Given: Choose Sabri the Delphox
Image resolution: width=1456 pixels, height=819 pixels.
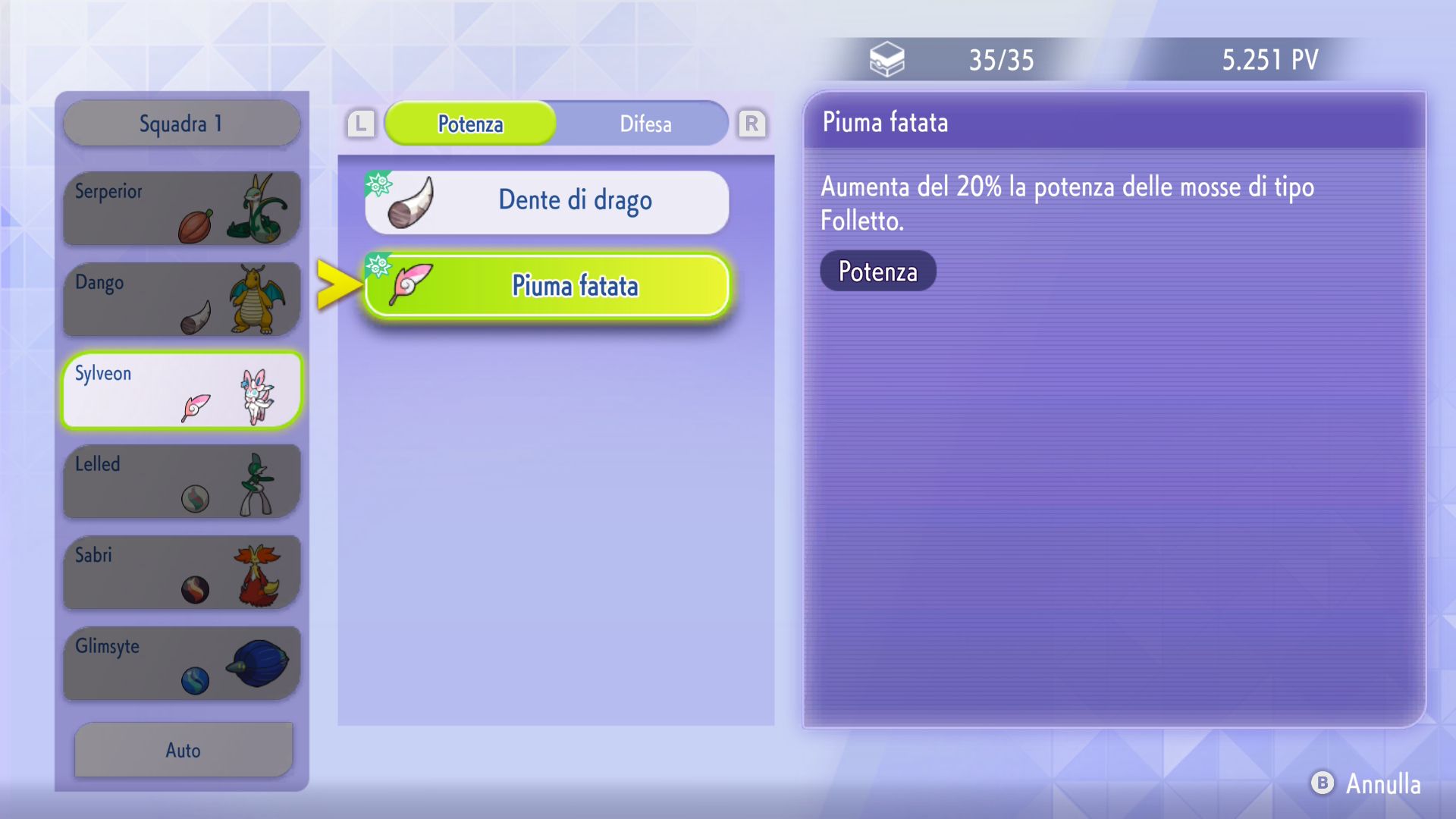Looking at the screenshot, I should 181,572.
